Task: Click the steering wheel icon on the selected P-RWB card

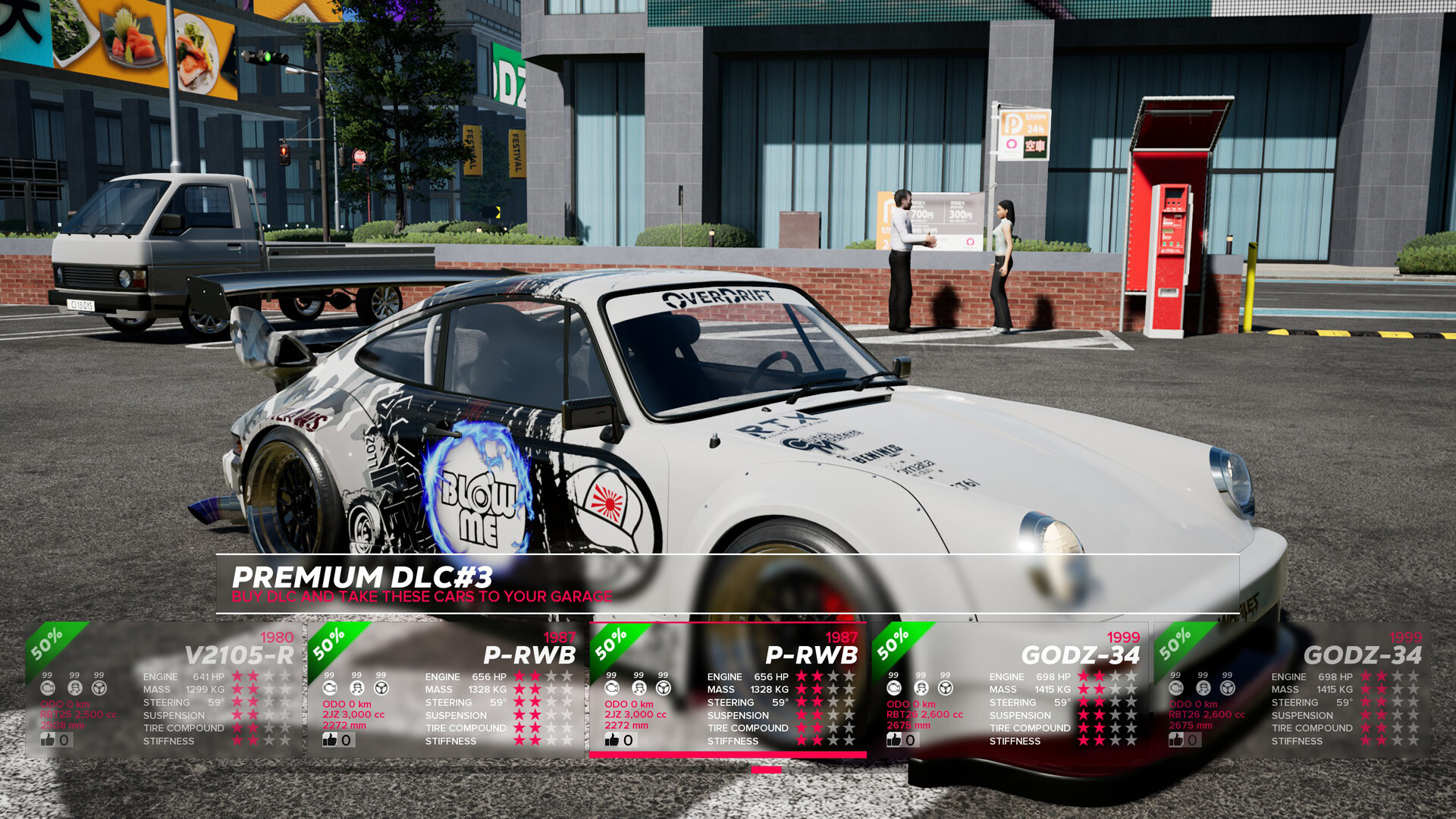Action: 662,688
